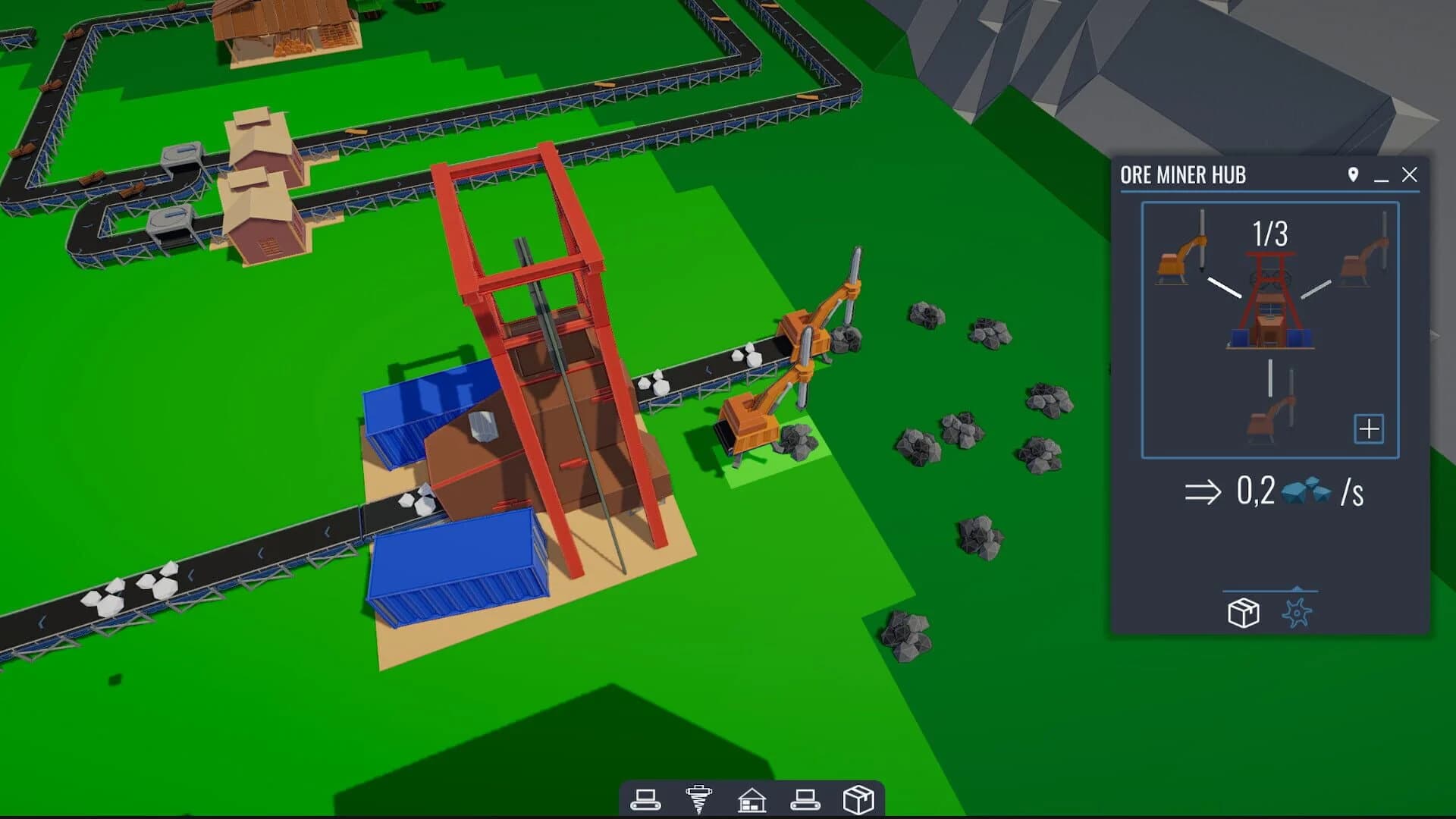Open the factory building tool
Viewport: 1456px width, 819px height.
click(x=752, y=798)
